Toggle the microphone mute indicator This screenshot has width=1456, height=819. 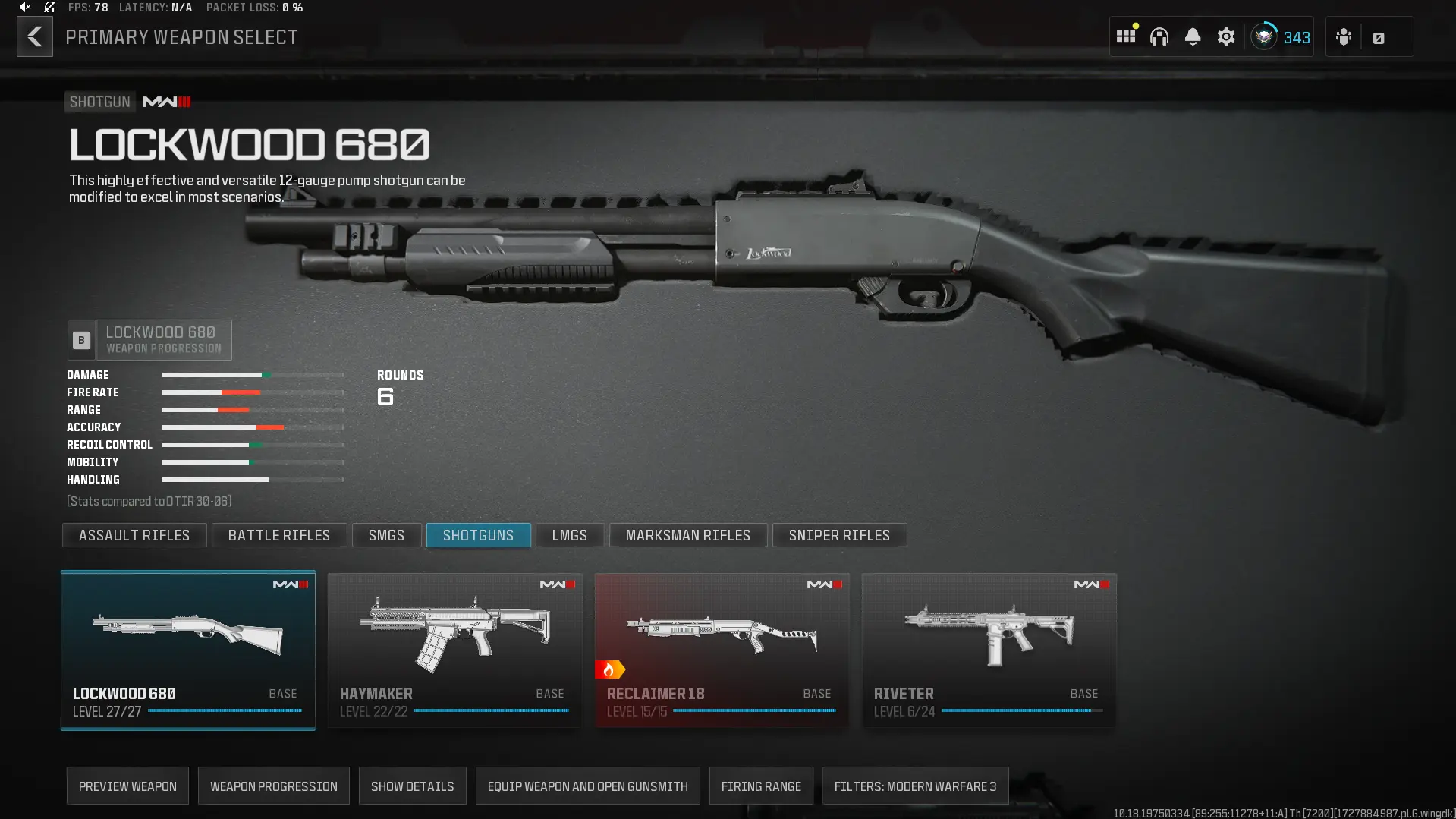49,8
